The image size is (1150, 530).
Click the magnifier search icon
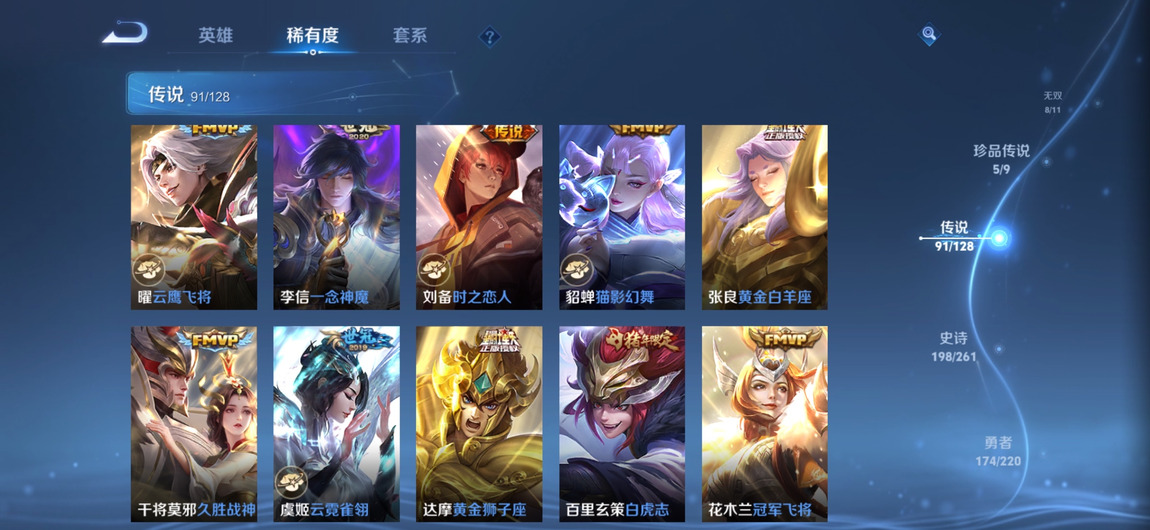(x=929, y=35)
